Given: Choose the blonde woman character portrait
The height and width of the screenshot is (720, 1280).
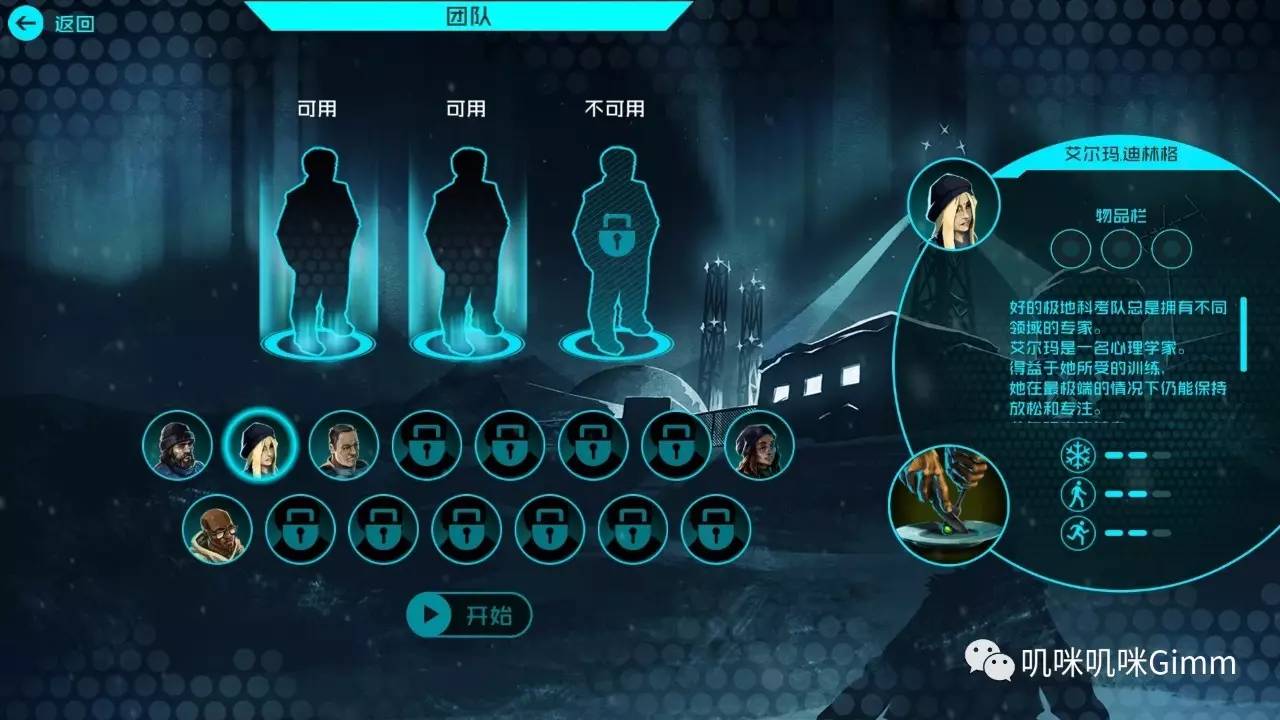Looking at the screenshot, I should tap(260, 446).
